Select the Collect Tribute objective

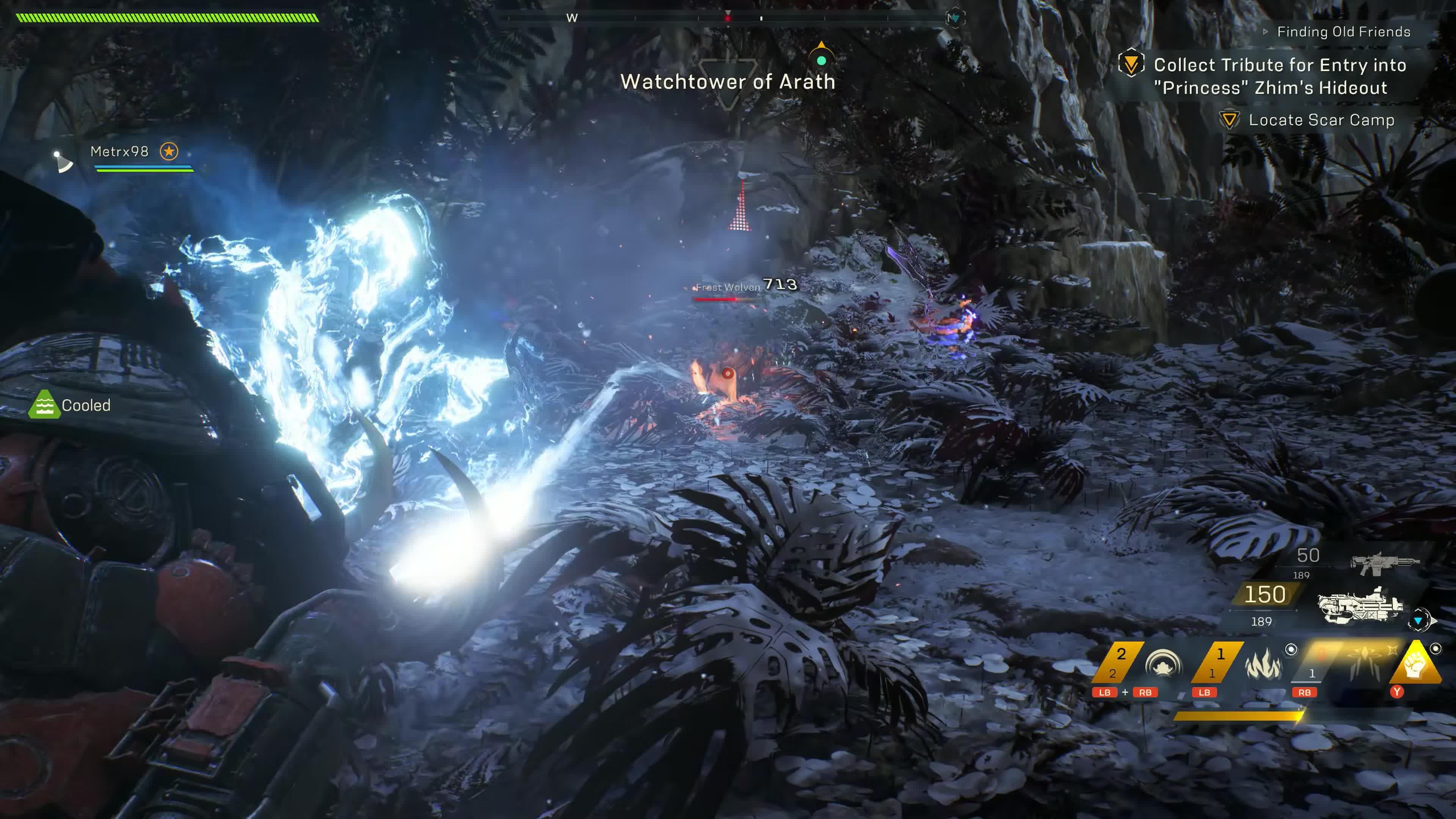(x=1280, y=76)
